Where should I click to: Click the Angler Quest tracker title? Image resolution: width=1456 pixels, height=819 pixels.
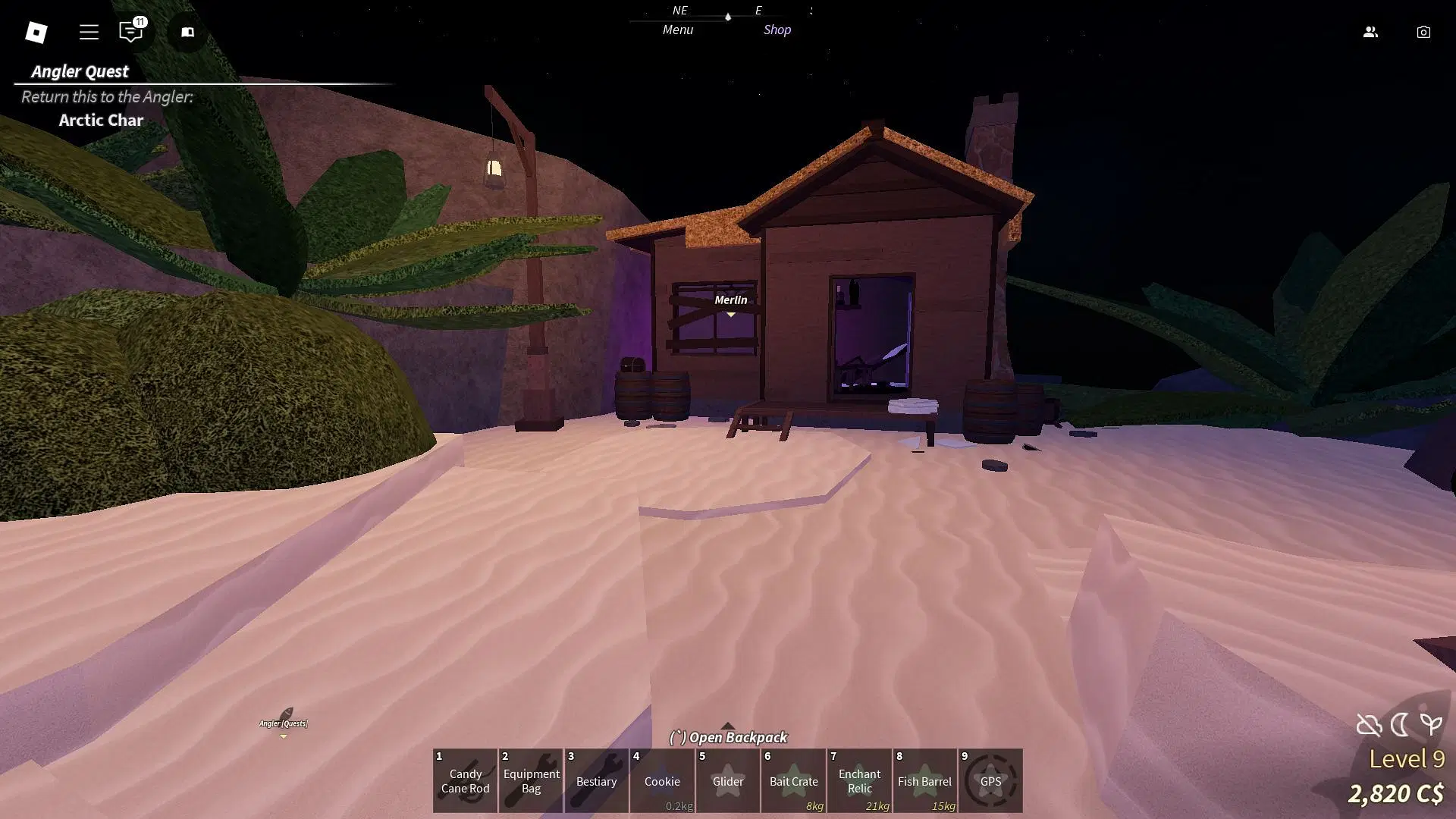pos(80,71)
